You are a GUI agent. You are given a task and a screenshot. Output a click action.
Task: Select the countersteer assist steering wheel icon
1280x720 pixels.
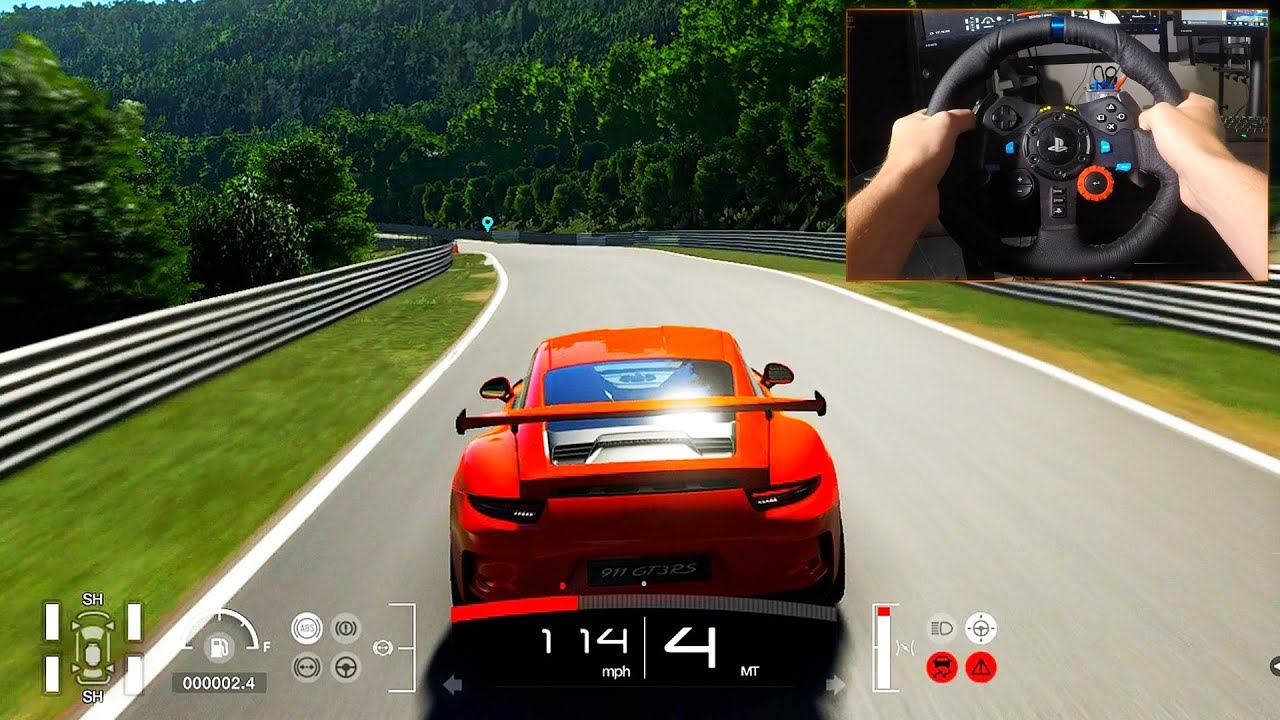point(346,668)
